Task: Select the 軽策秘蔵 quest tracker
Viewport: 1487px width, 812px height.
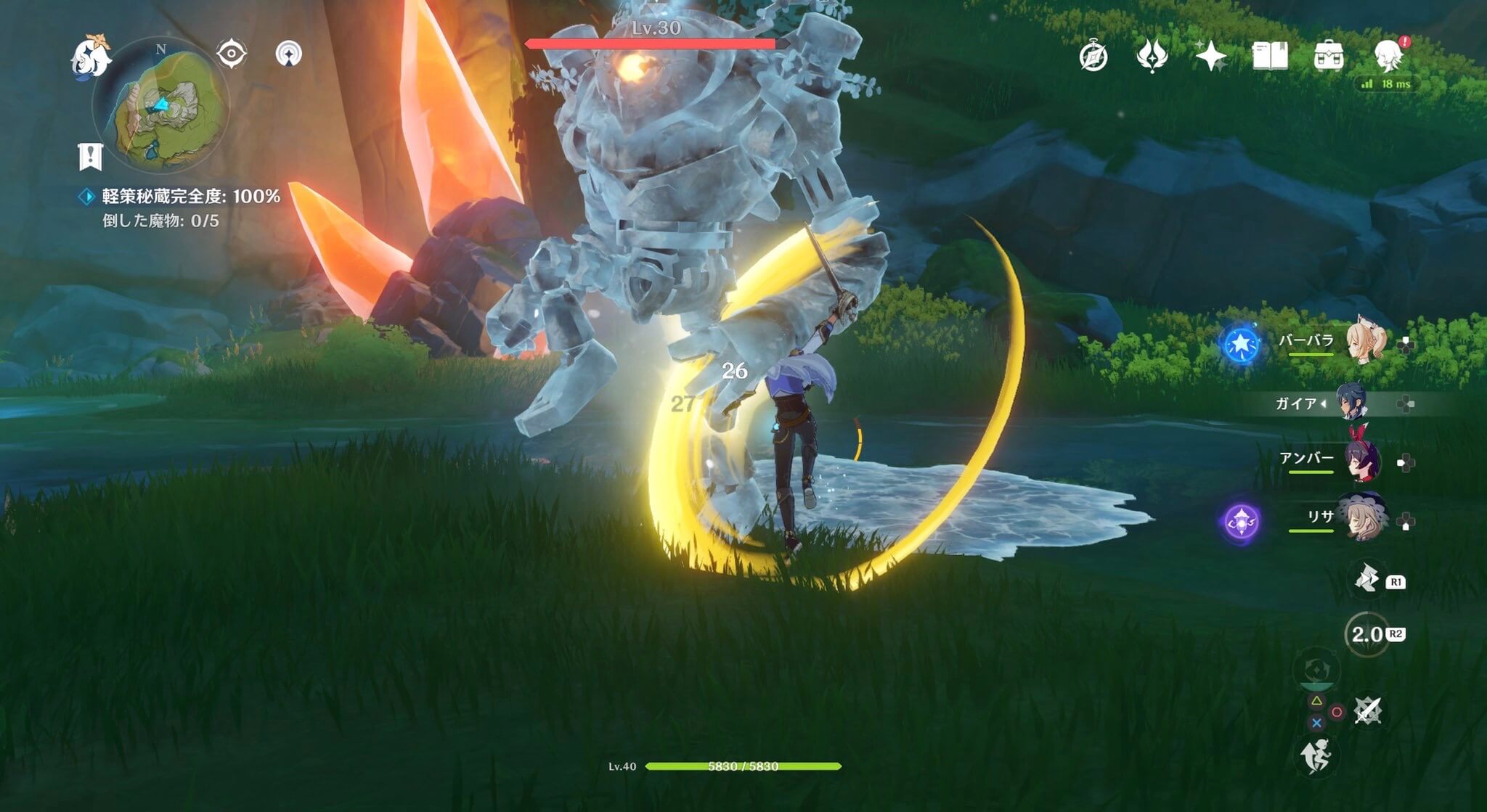Action: point(190,196)
